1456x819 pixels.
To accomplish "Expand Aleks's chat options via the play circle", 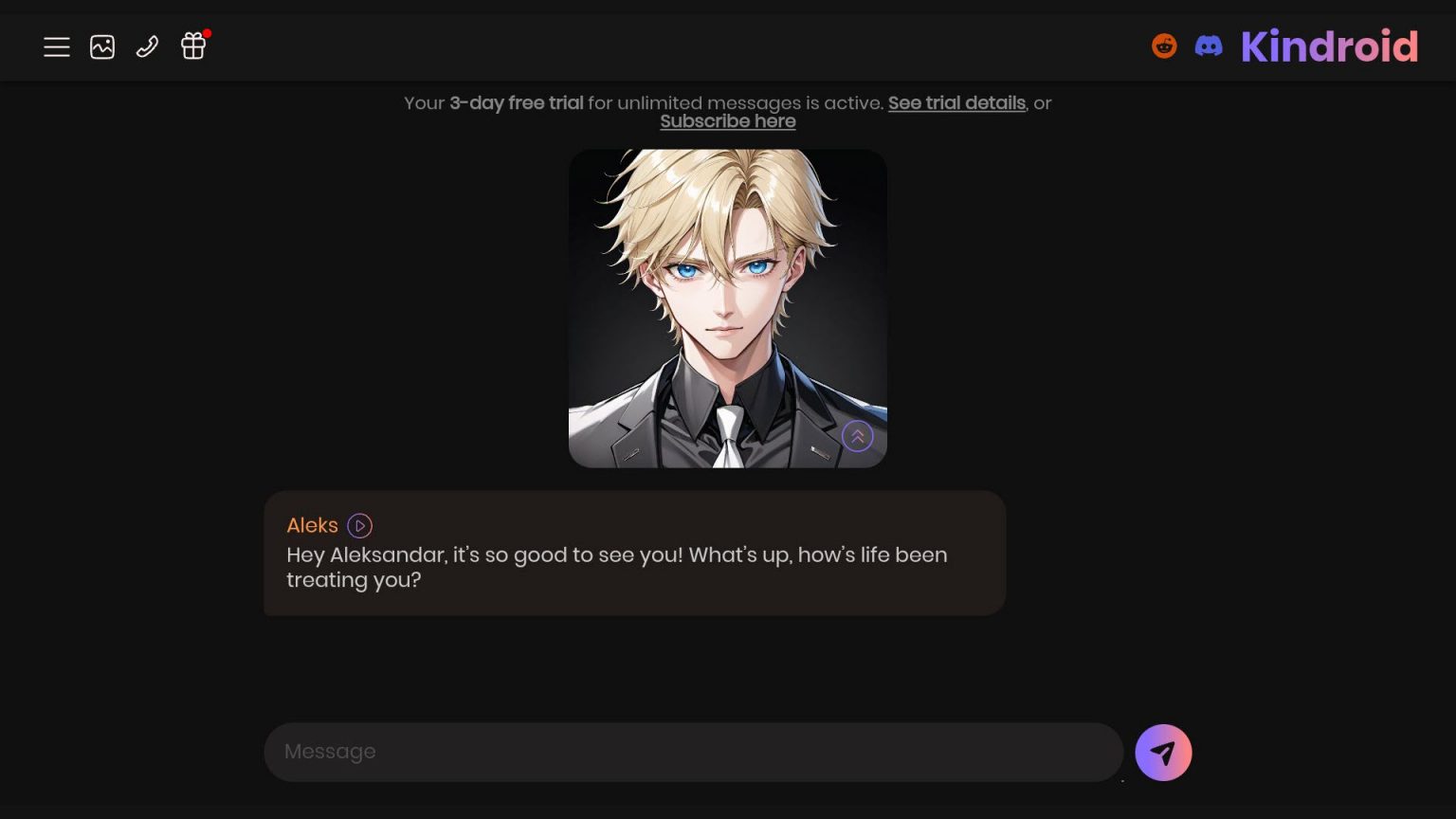I will coord(359,525).
